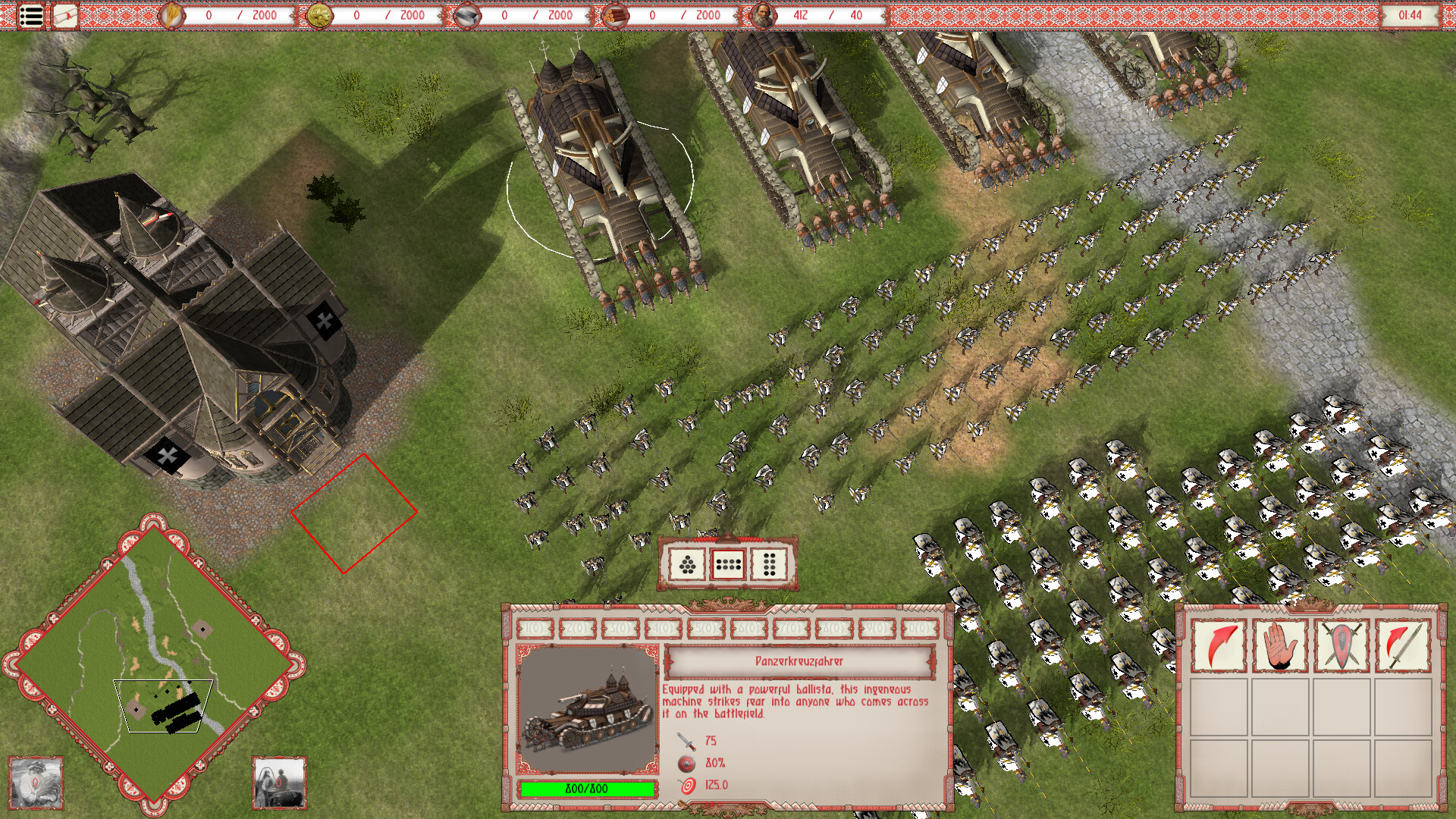
Task: Click the wheat resource icon in the top bar
Action: point(171,14)
